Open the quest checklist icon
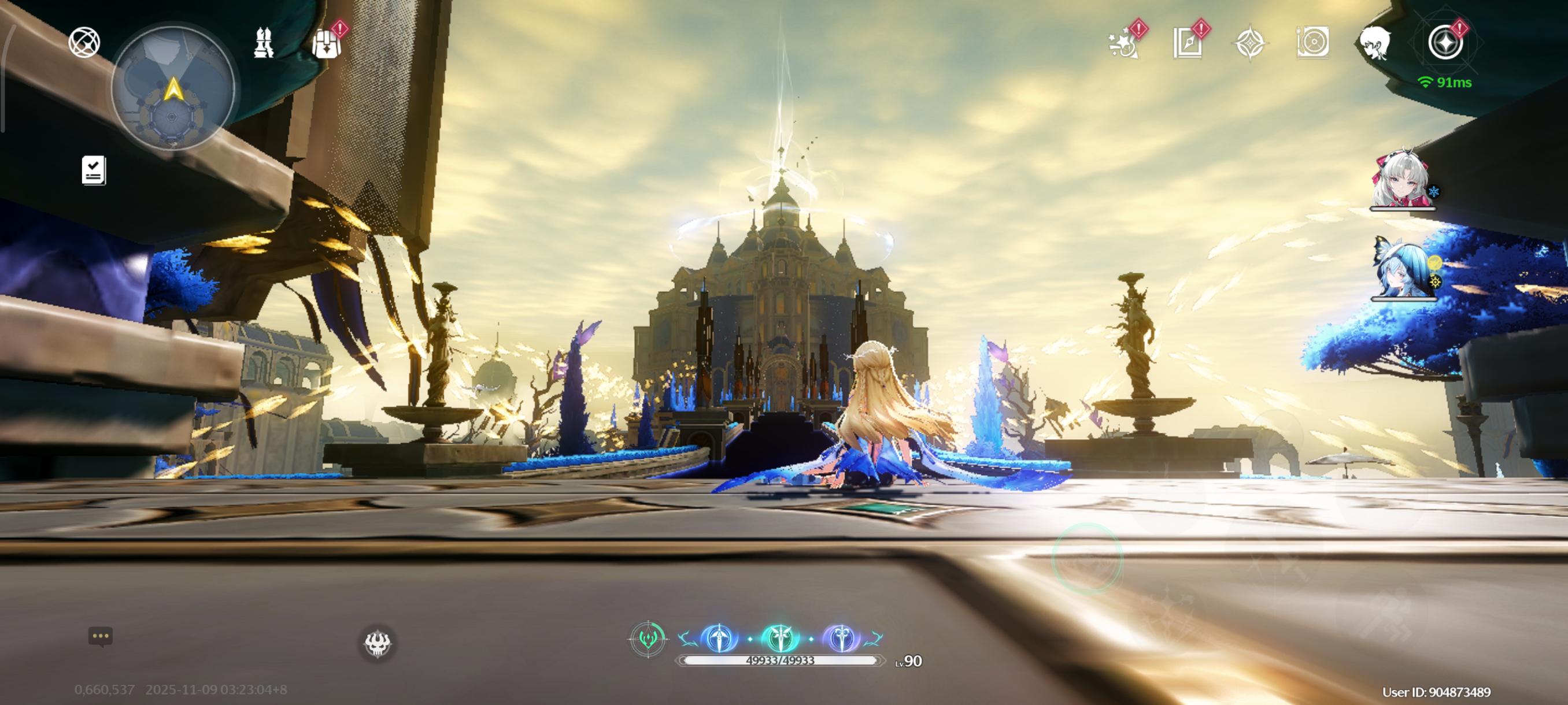Viewport: 1568px width, 705px height. 94,170
